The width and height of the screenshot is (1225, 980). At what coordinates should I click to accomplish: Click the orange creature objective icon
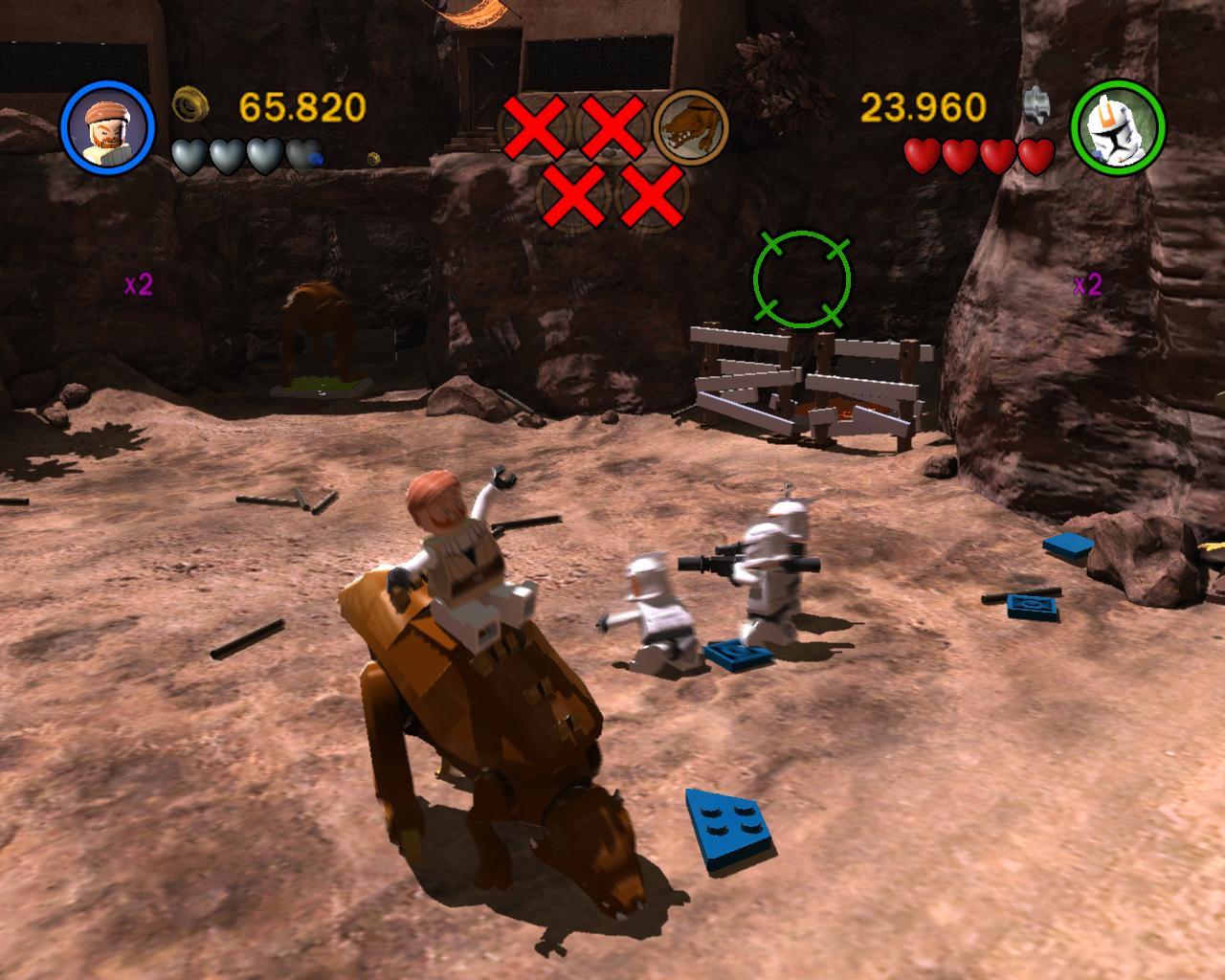pyautogui.click(x=690, y=127)
